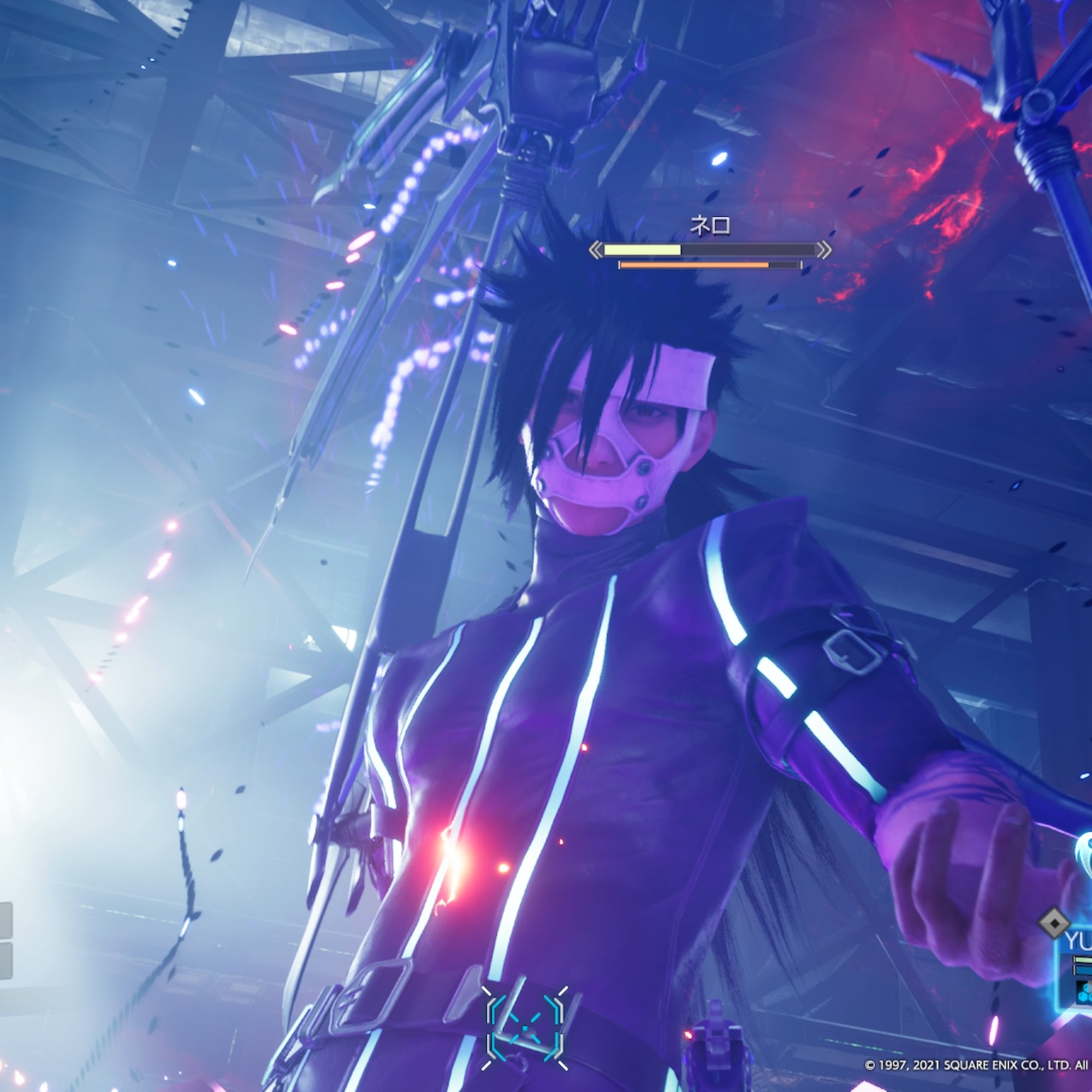This screenshot has height=1092, width=1092.
Task: Select the Yuffie party status panel
Action: 1077,962
